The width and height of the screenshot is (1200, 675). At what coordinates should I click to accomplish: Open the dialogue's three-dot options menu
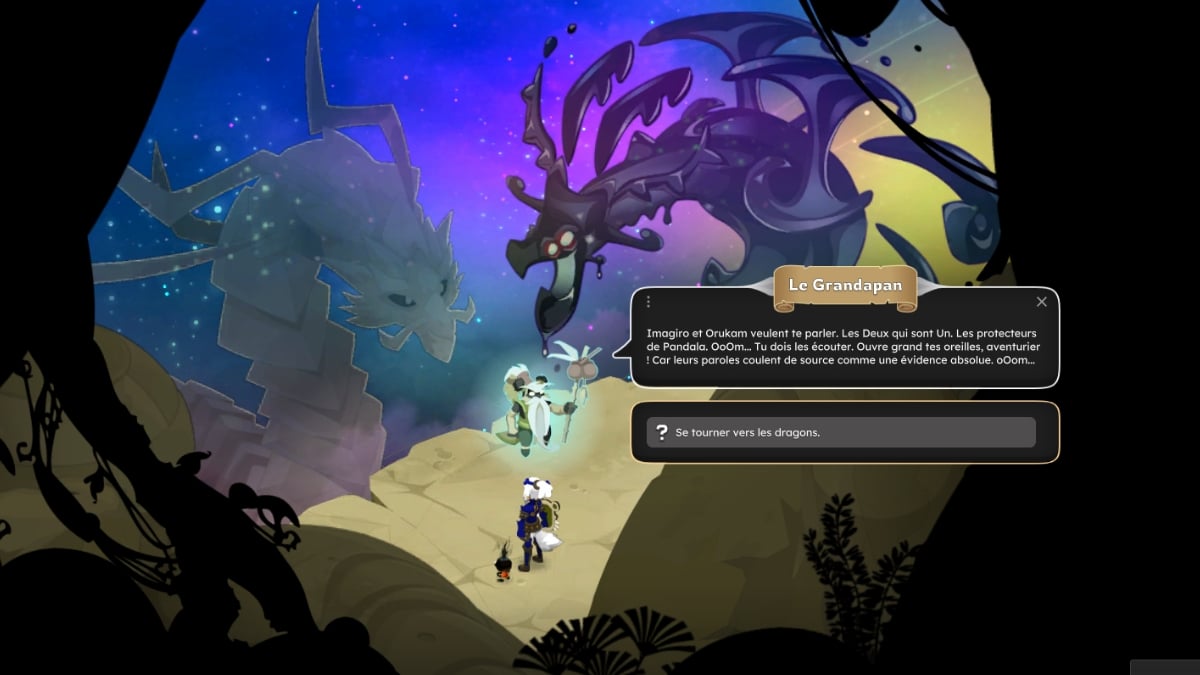(648, 302)
